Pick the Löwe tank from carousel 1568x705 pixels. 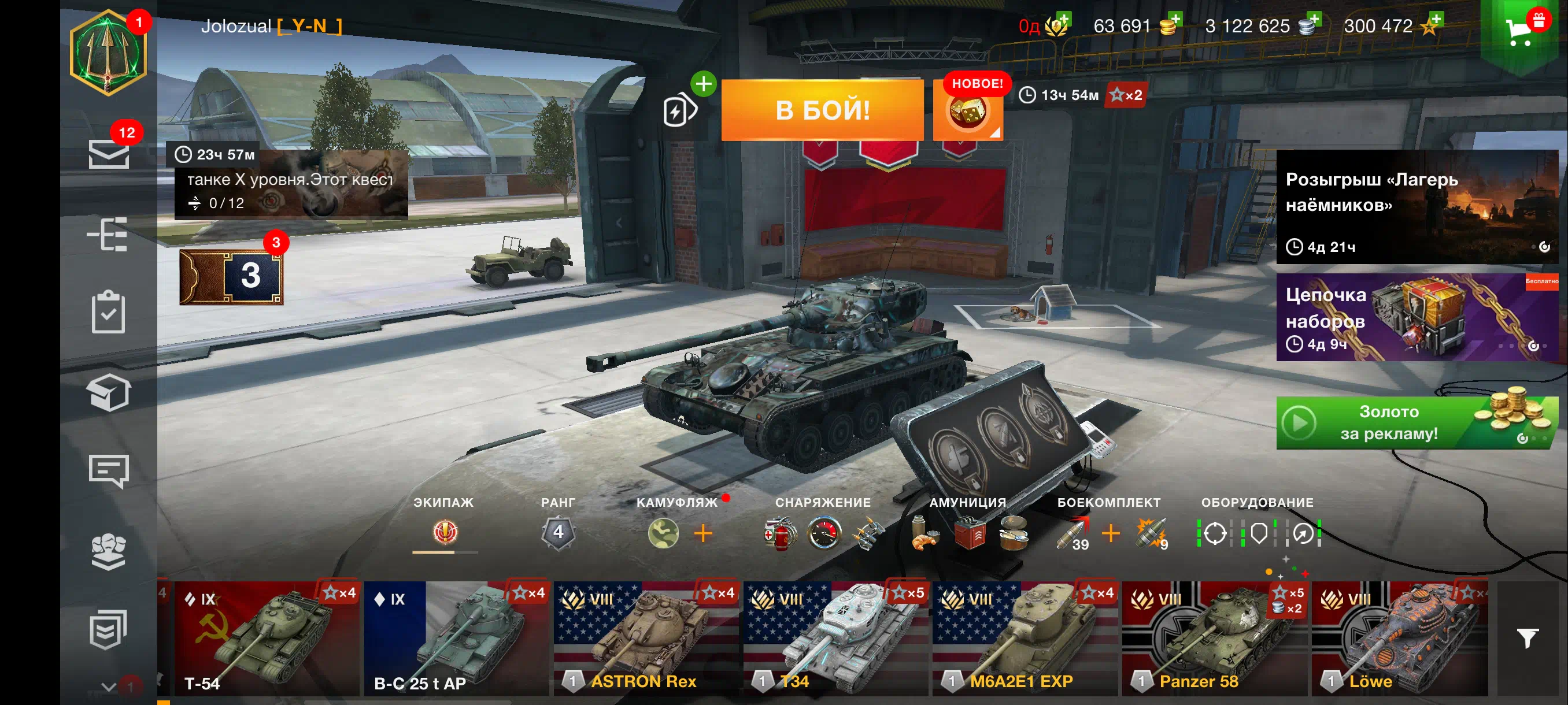pyautogui.click(x=1400, y=639)
